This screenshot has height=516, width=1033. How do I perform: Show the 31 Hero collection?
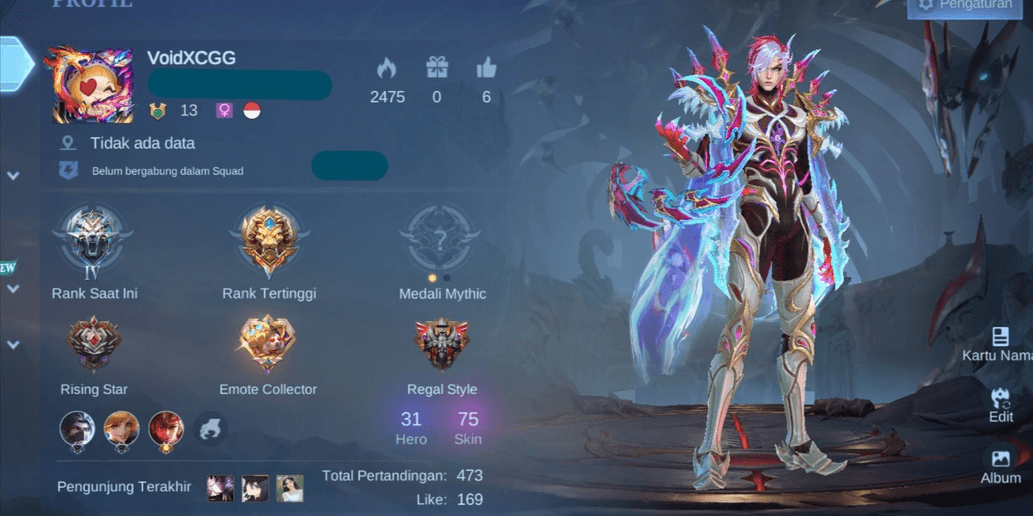point(411,427)
